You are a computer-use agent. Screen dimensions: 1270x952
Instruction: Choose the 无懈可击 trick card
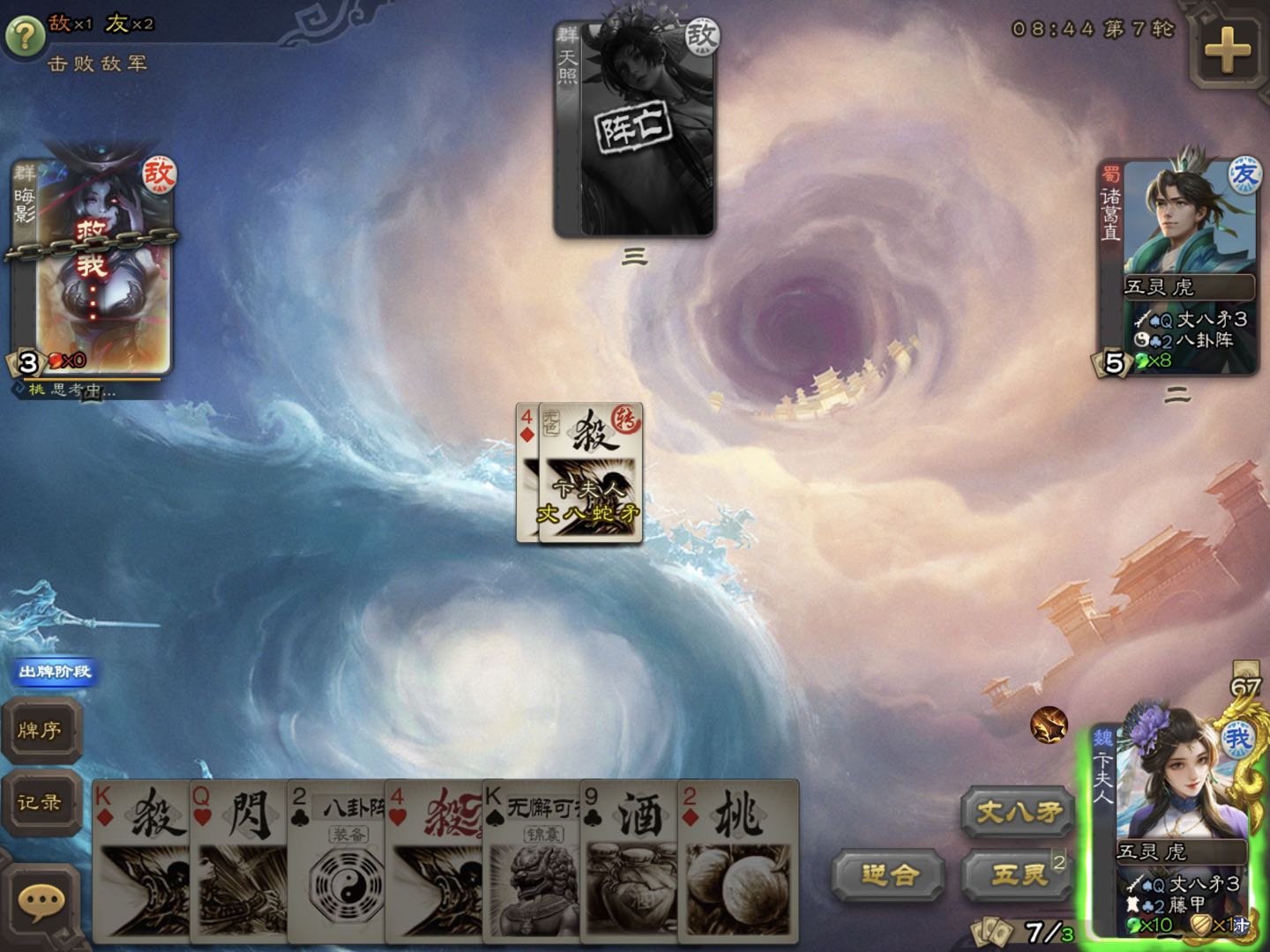(531, 859)
